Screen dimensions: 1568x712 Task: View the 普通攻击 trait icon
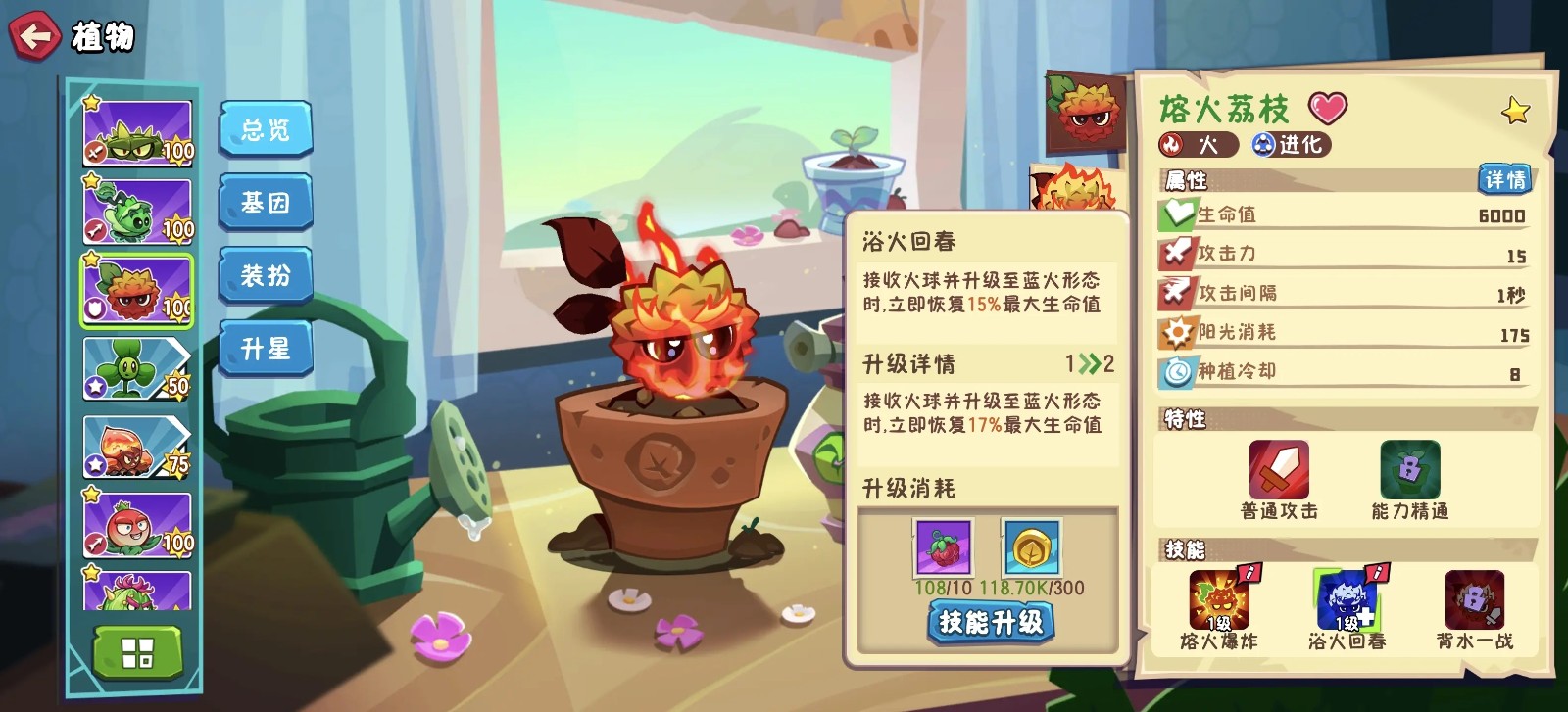click(1279, 470)
